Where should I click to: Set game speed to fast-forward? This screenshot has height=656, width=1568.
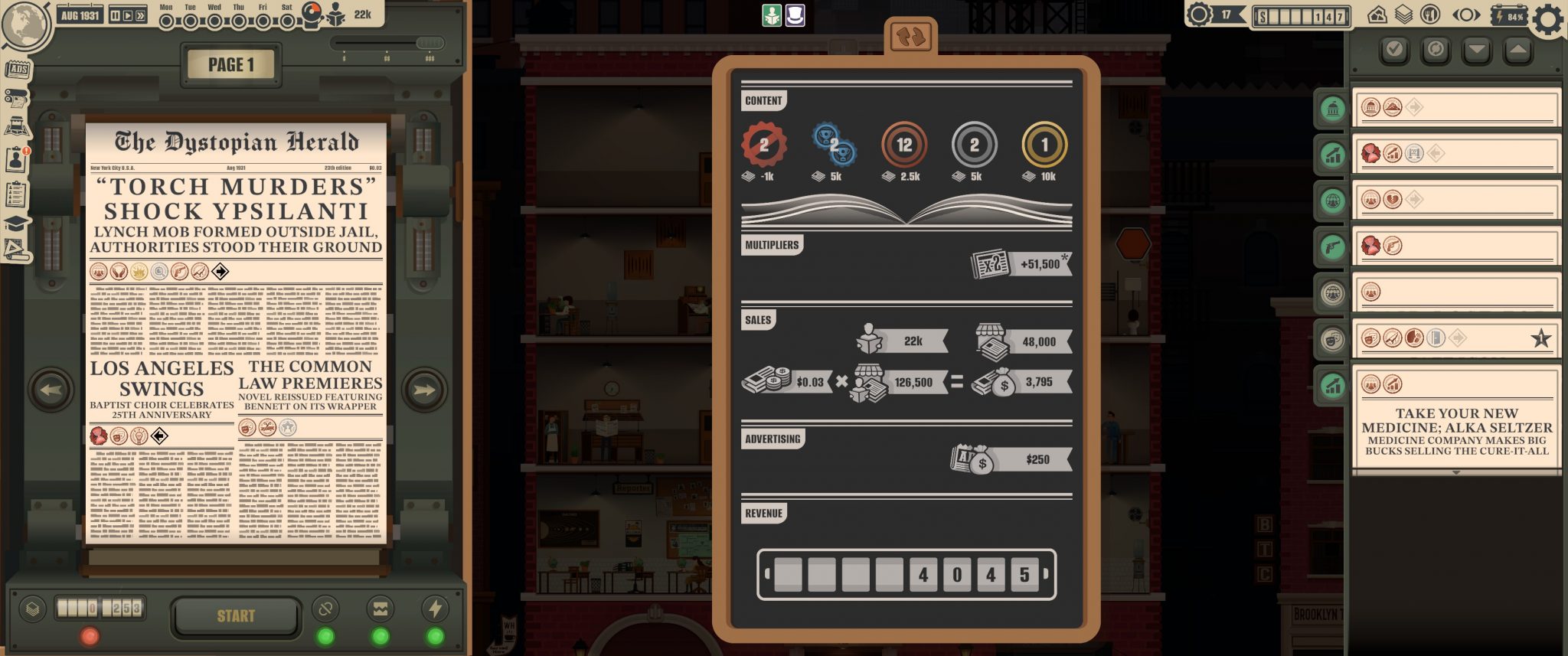pyautogui.click(x=140, y=15)
